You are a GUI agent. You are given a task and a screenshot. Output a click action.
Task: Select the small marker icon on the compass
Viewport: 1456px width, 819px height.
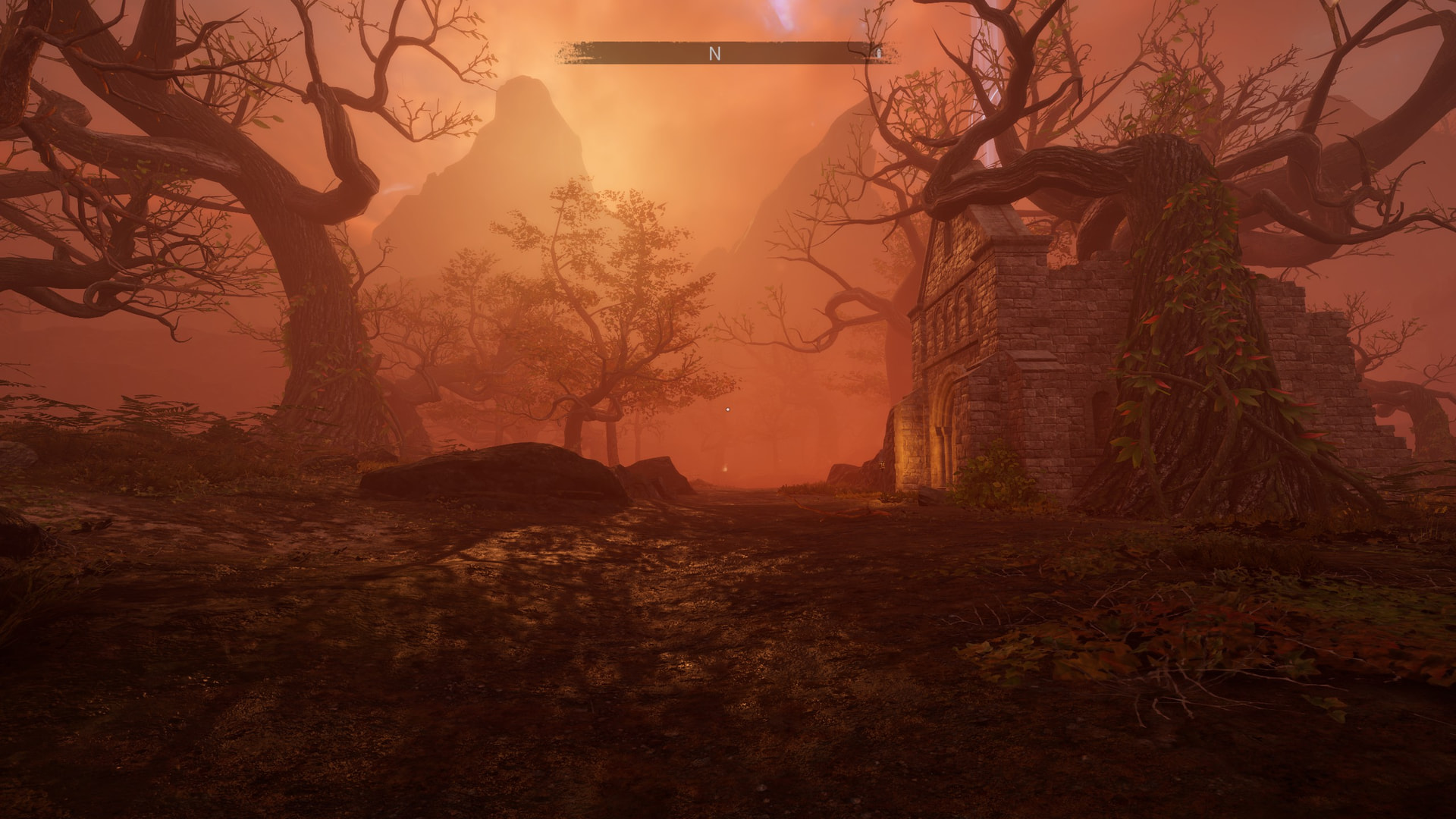878,53
